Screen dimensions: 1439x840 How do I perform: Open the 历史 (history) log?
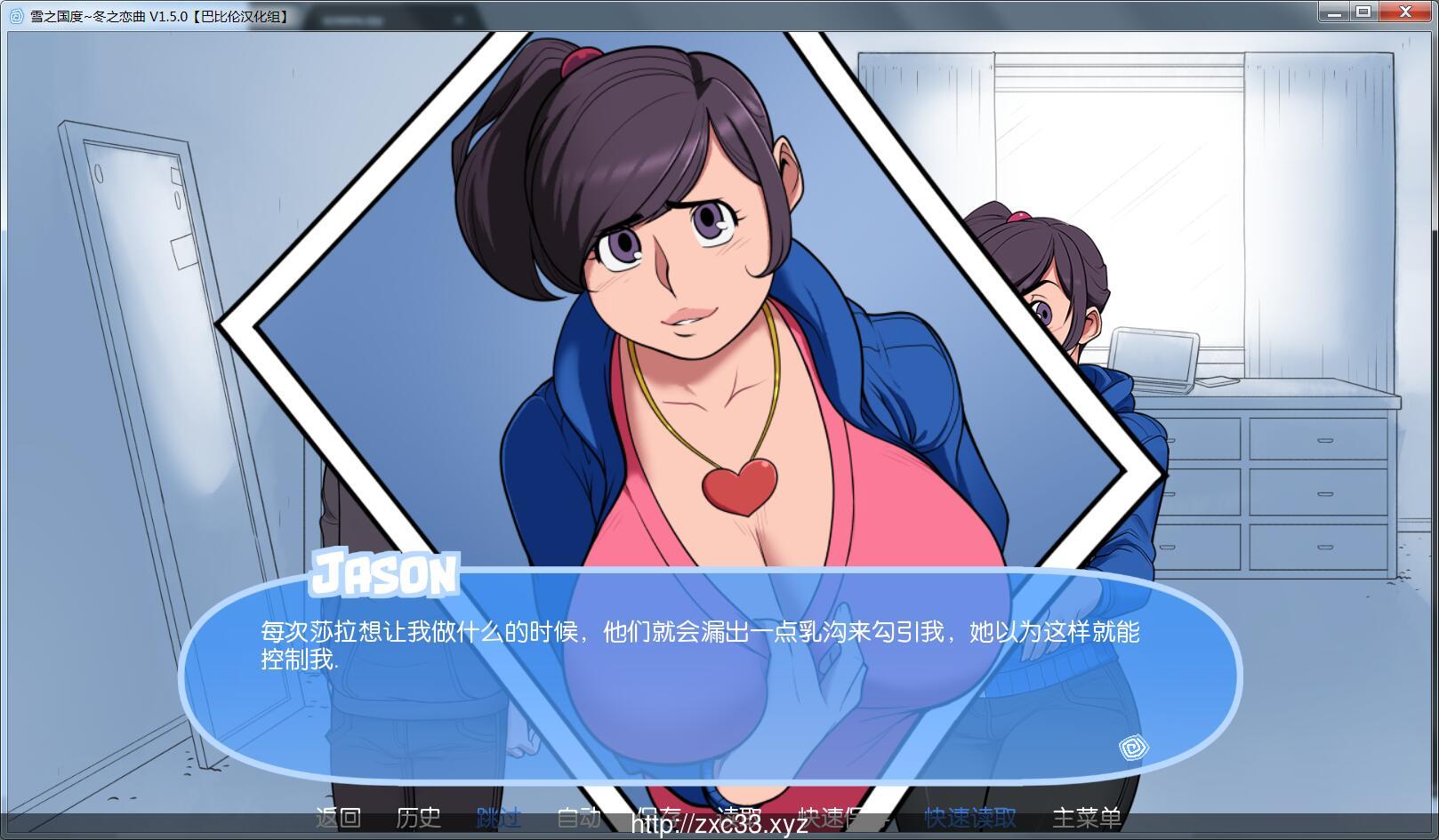point(418,817)
